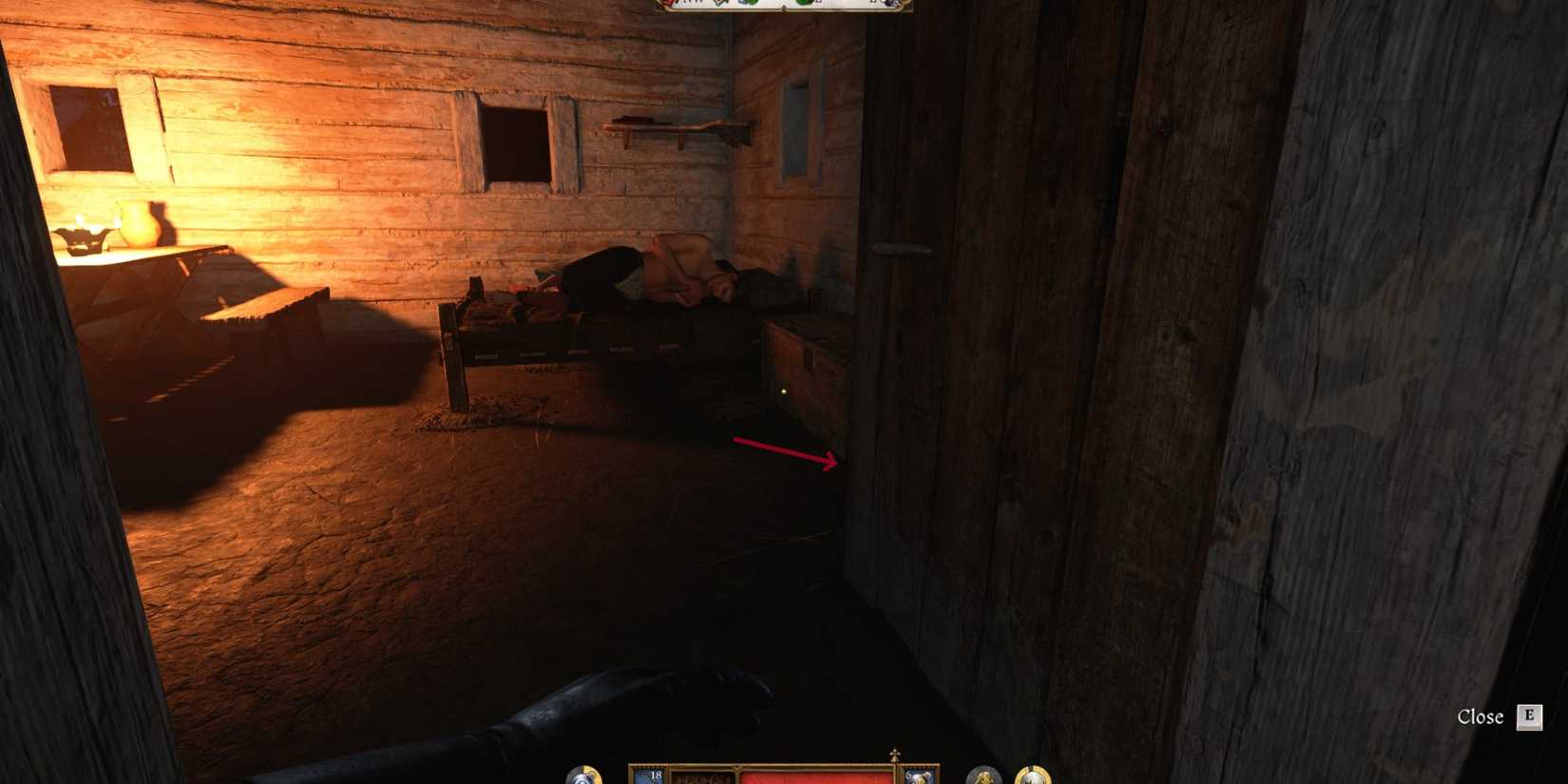Click the compass pointer notch below the bar

tap(785, 9)
